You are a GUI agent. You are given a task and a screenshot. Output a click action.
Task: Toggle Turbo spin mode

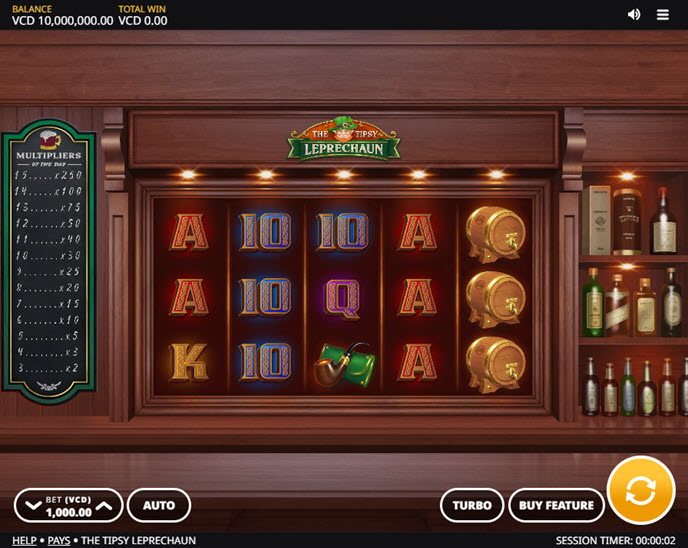472,505
